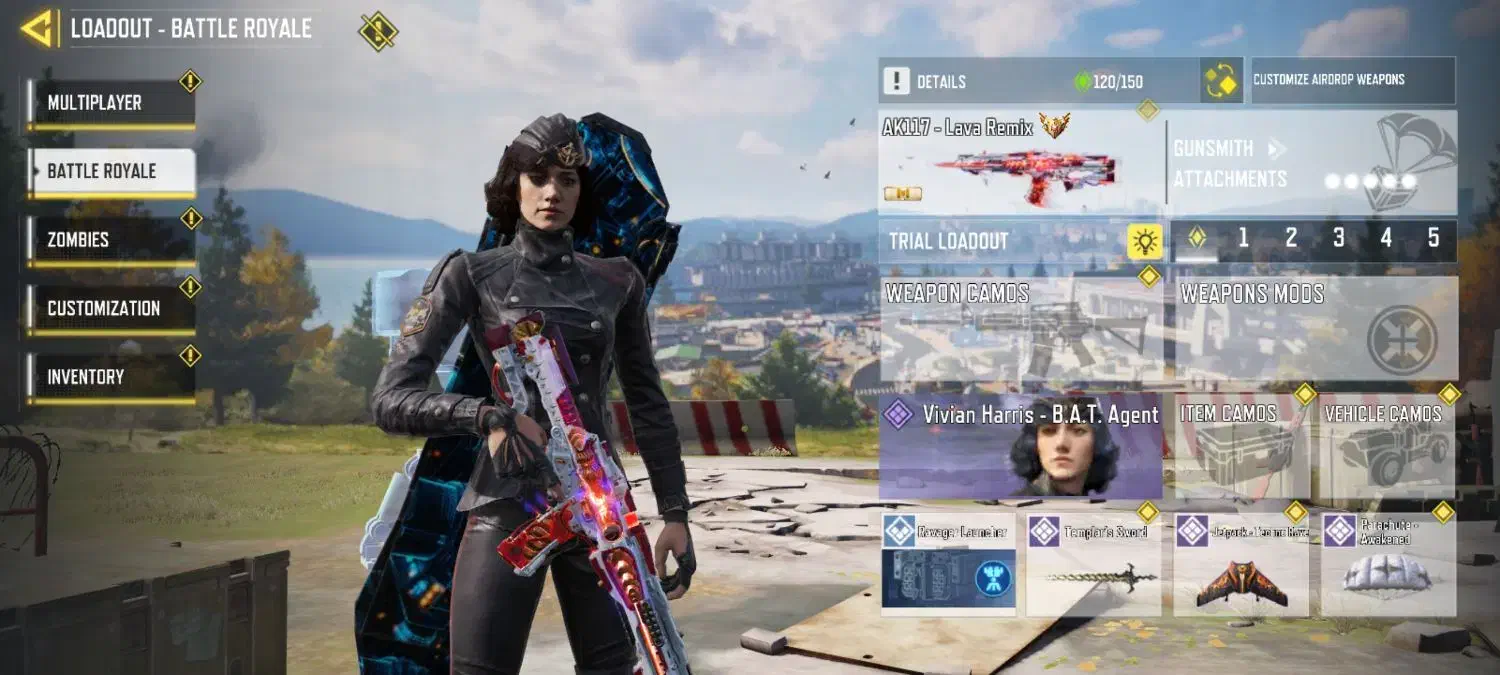Click the yellow swap diamonds icon
The width and height of the screenshot is (1500, 675).
point(1221,81)
